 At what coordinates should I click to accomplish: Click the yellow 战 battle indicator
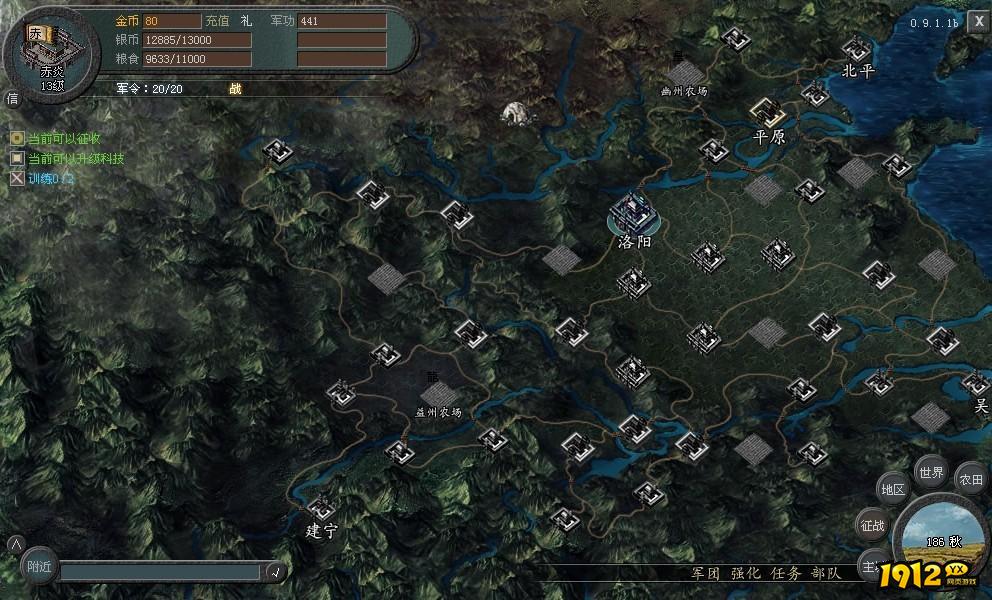tap(235, 89)
